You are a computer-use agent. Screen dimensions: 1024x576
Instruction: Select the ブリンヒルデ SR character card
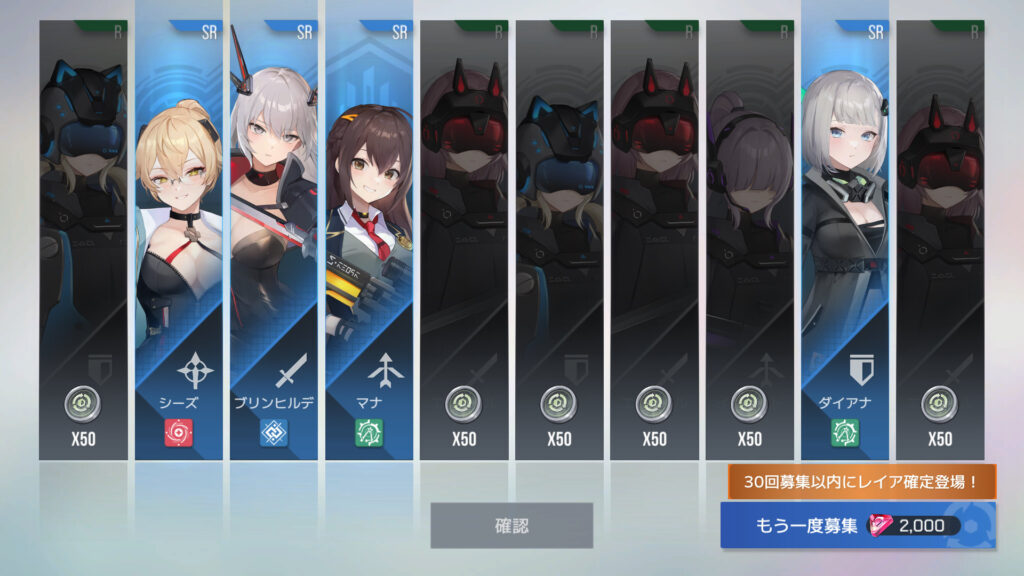(273, 240)
